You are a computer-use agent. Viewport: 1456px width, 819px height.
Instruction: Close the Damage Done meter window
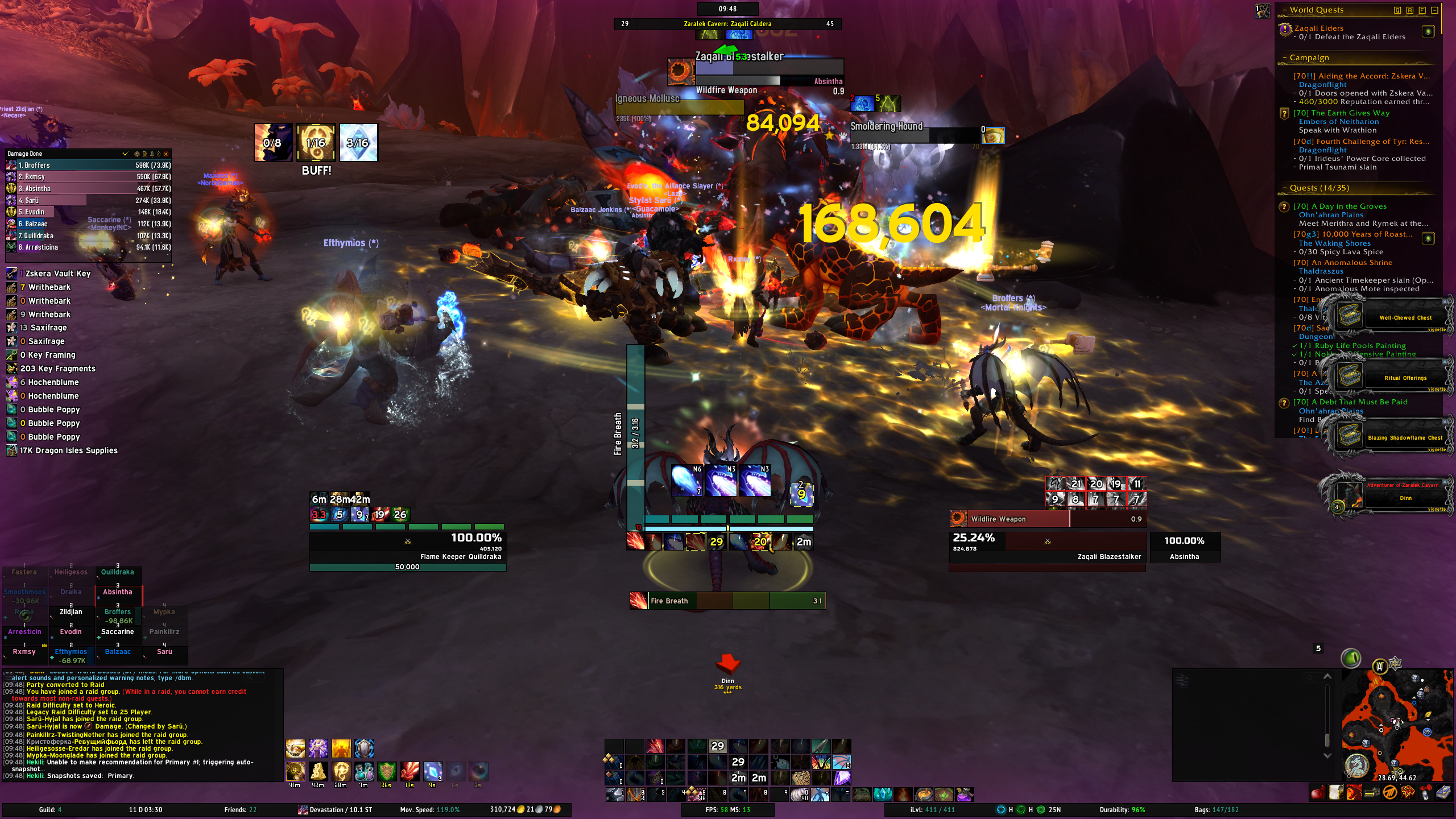click(166, 154)
